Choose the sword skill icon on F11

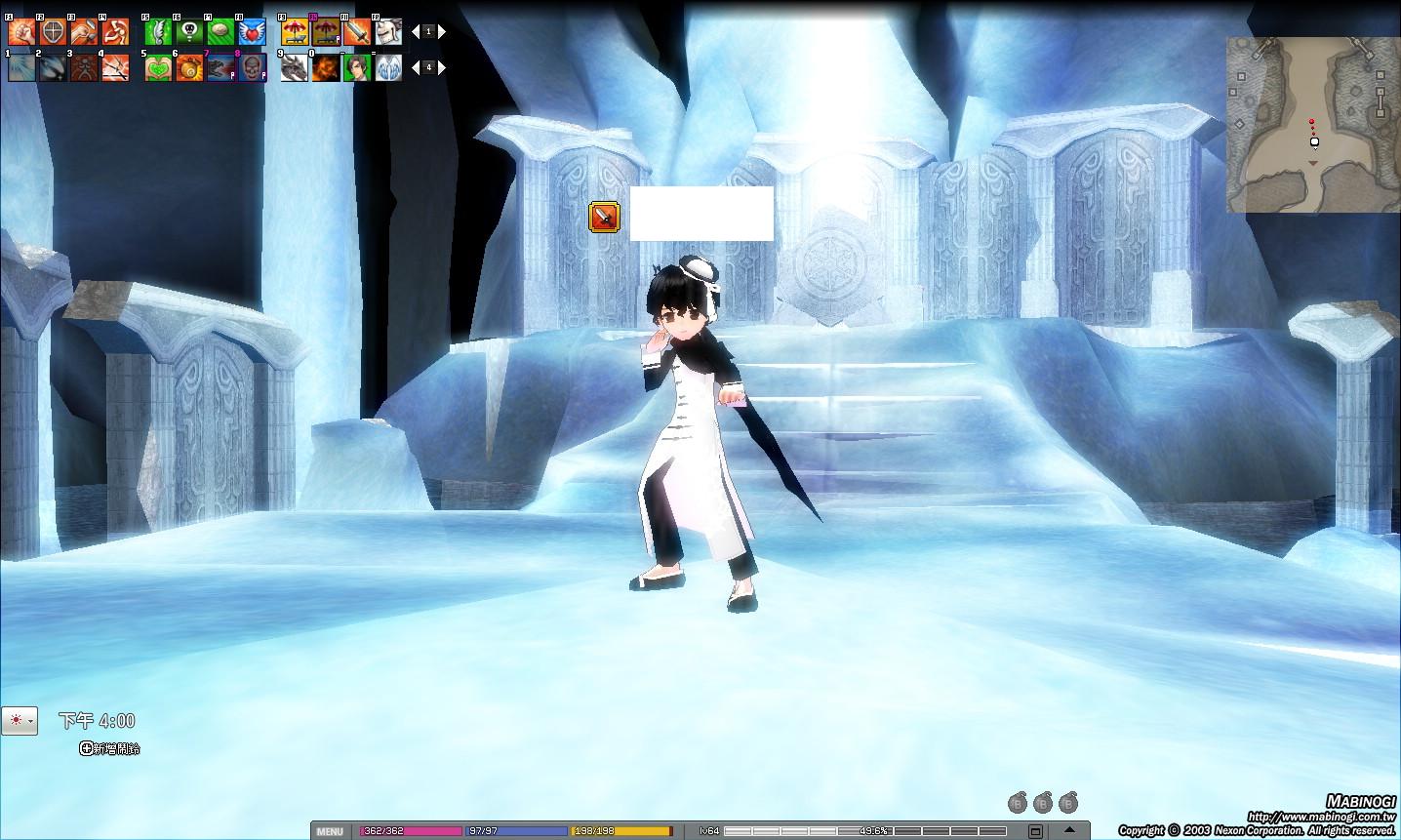tap(356, 32)
